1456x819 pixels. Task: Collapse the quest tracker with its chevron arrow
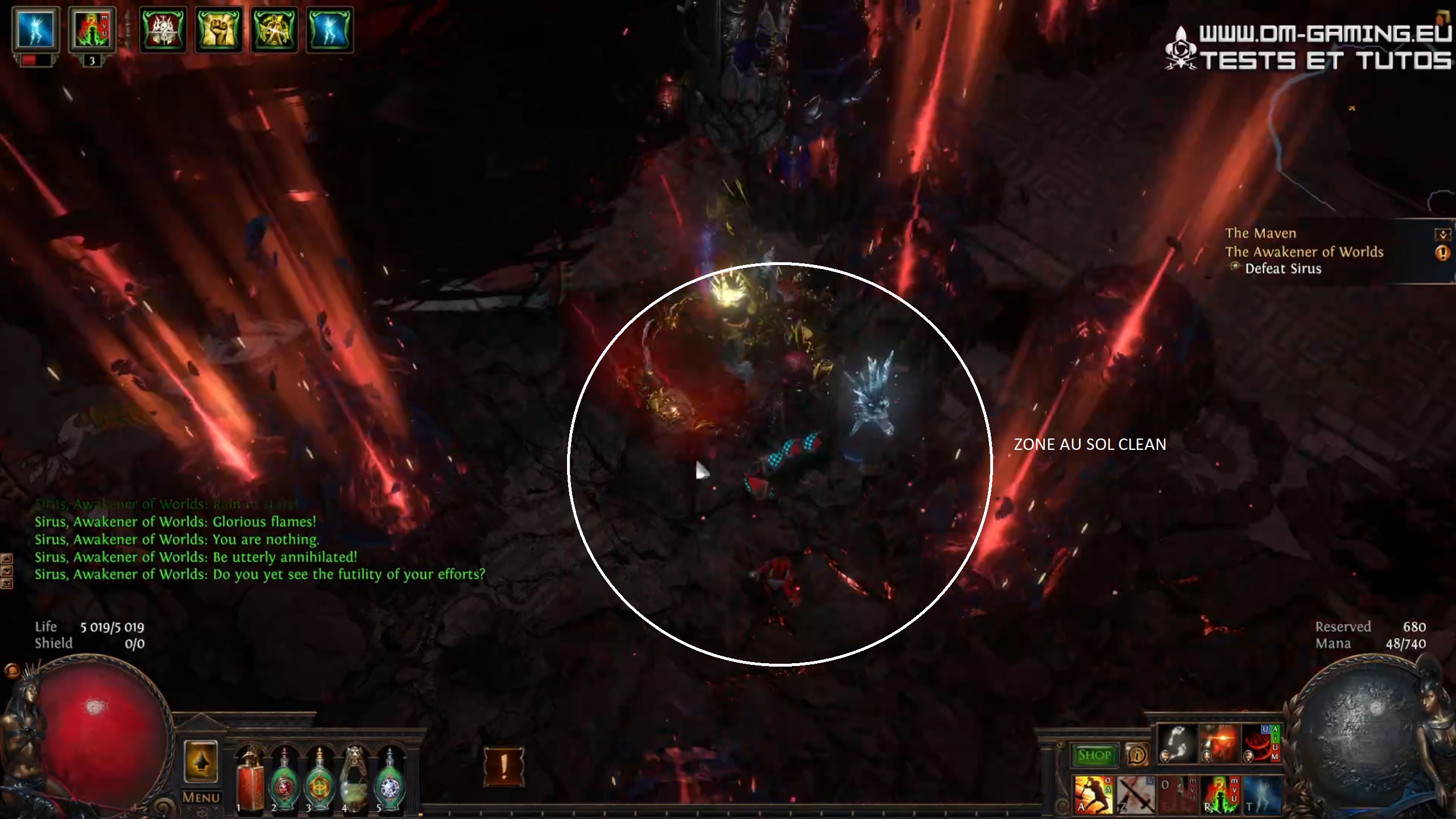[x=1442, y=234]
